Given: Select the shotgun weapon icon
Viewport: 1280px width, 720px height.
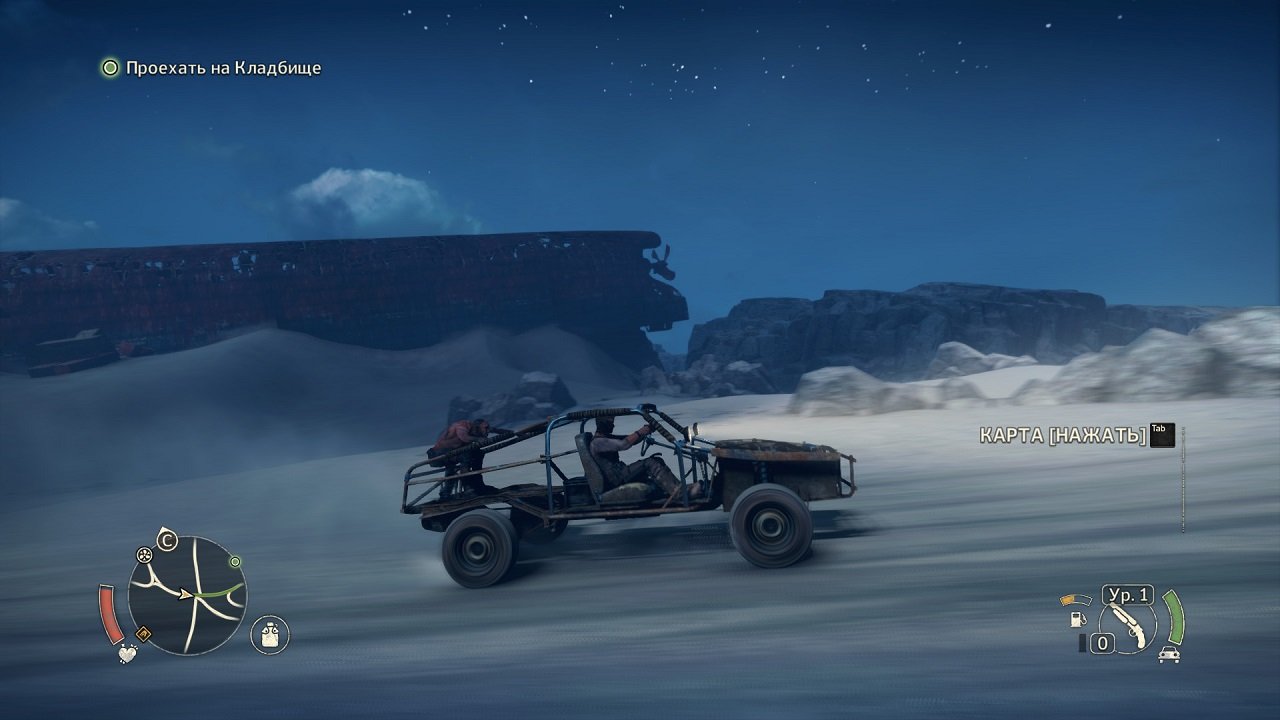Looking at the screenshot, I should pyautogui.click(x=1130, y=627).
